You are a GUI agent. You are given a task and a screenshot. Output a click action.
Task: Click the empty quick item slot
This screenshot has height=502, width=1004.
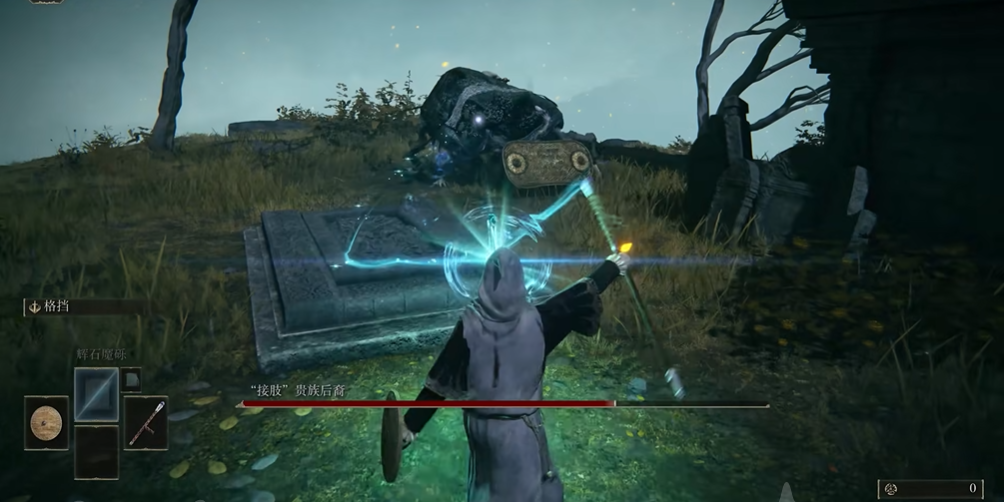coord(96,451)
